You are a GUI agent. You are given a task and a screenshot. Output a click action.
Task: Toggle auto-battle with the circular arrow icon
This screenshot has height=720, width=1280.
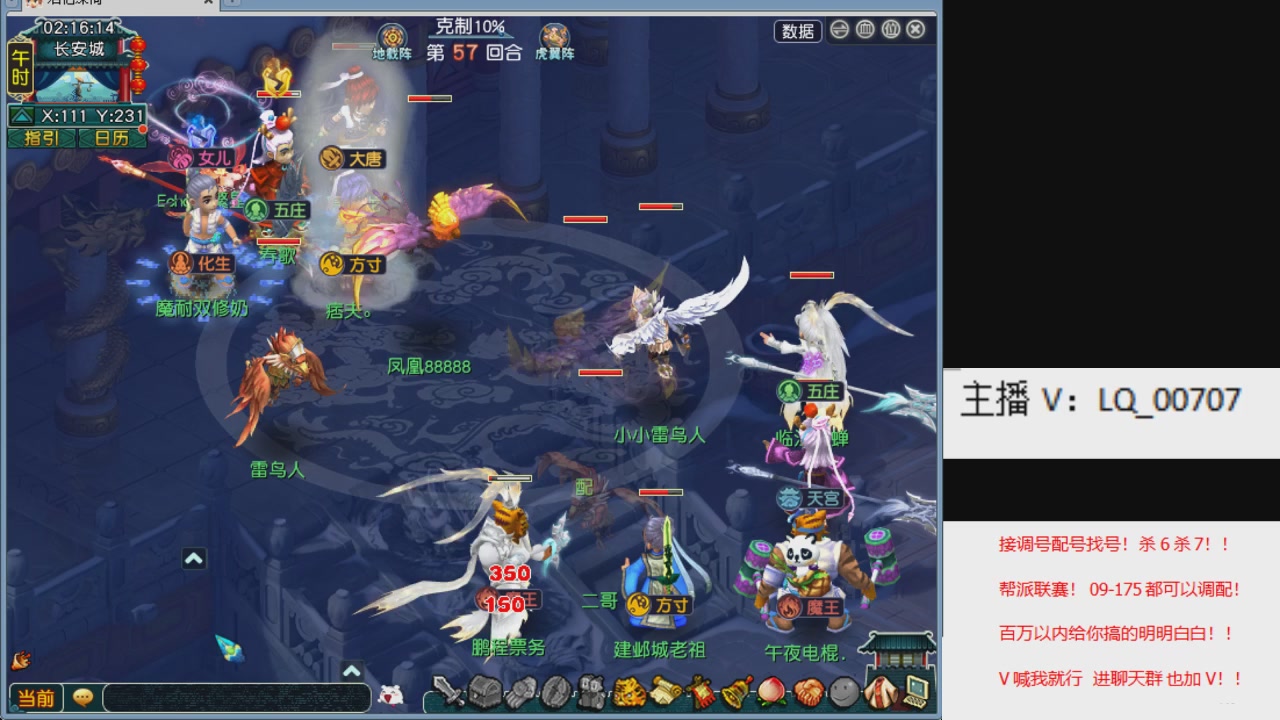tap(840, 31)
